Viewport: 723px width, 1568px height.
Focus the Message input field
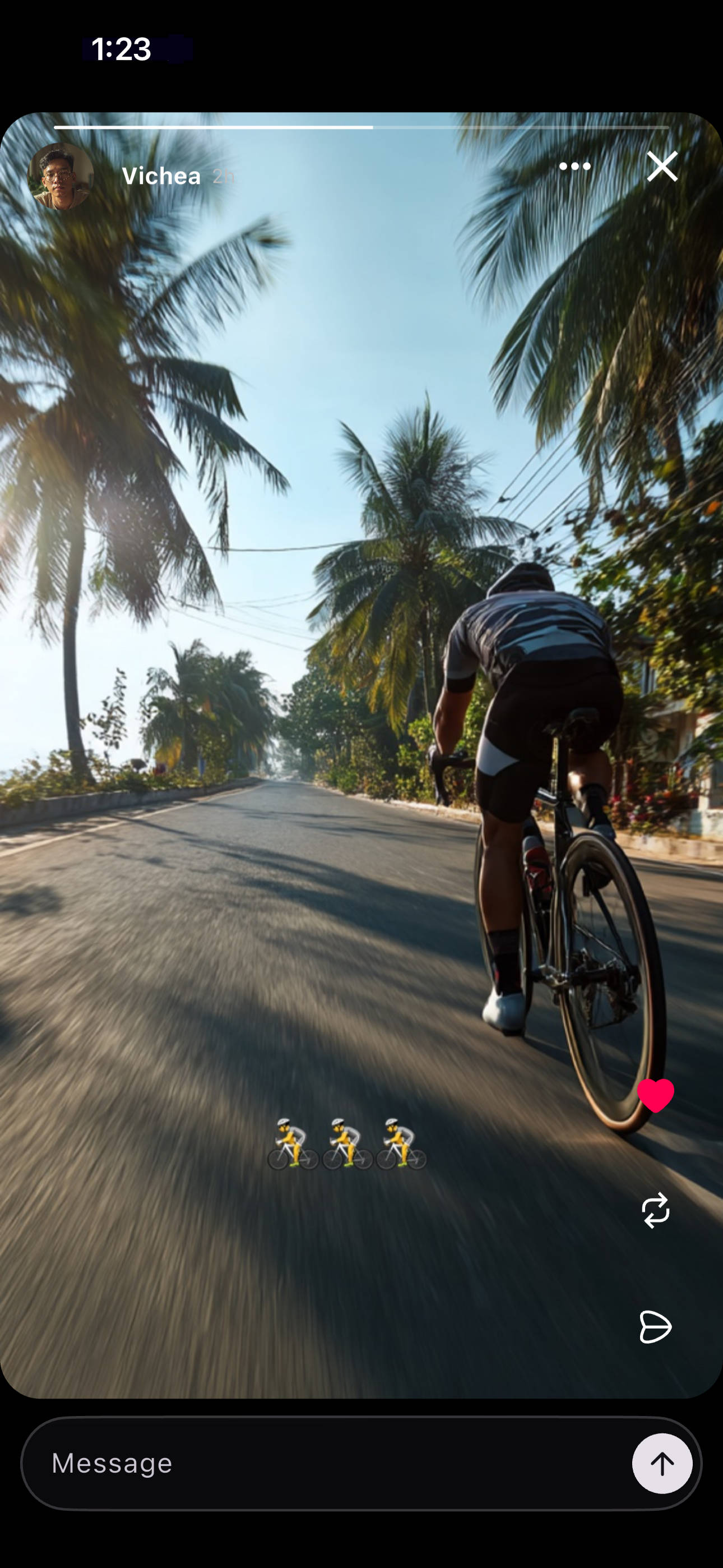328,1463
